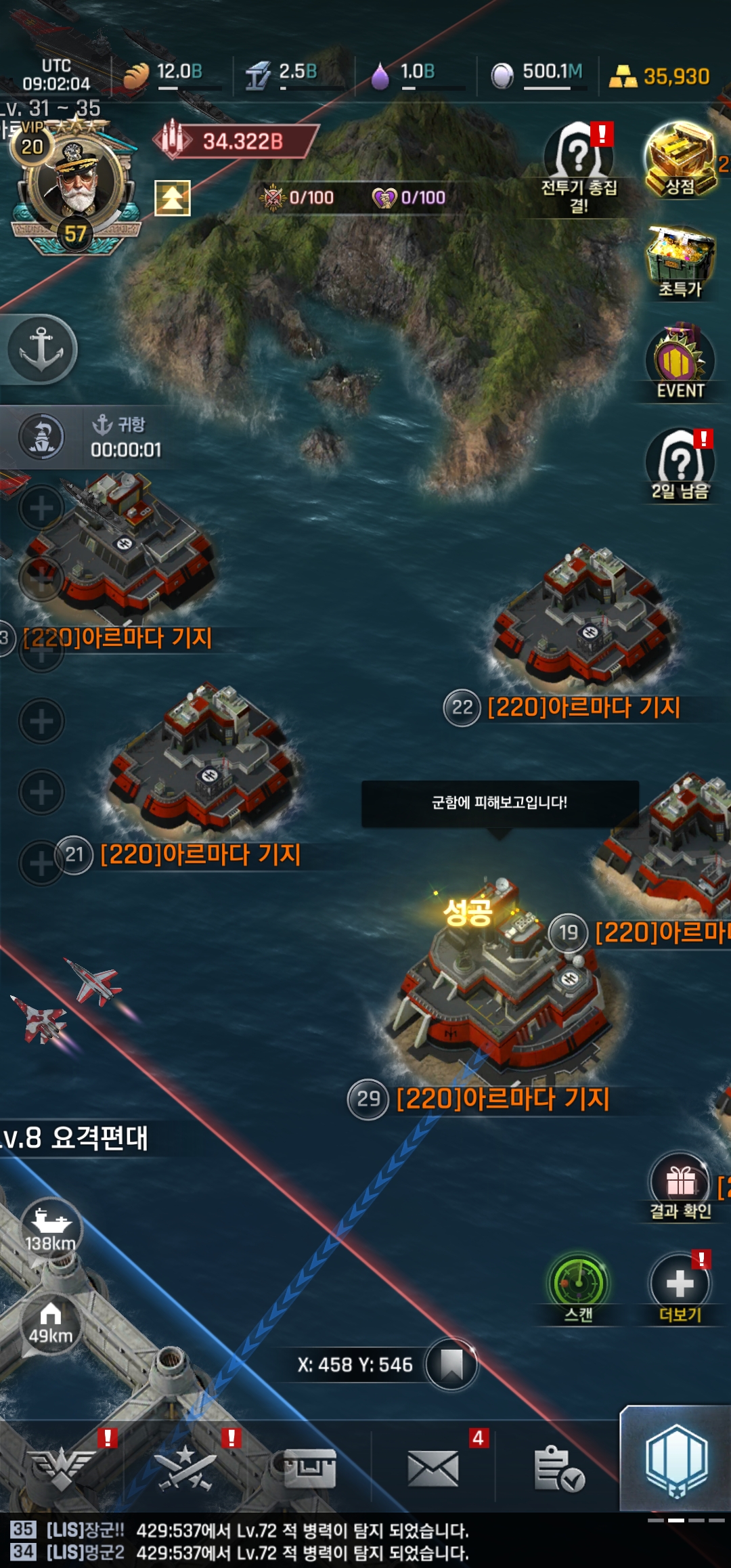Expand the 더보기 plus menu
Viewport: 731px width, 1568px height.
[680, 1287]
